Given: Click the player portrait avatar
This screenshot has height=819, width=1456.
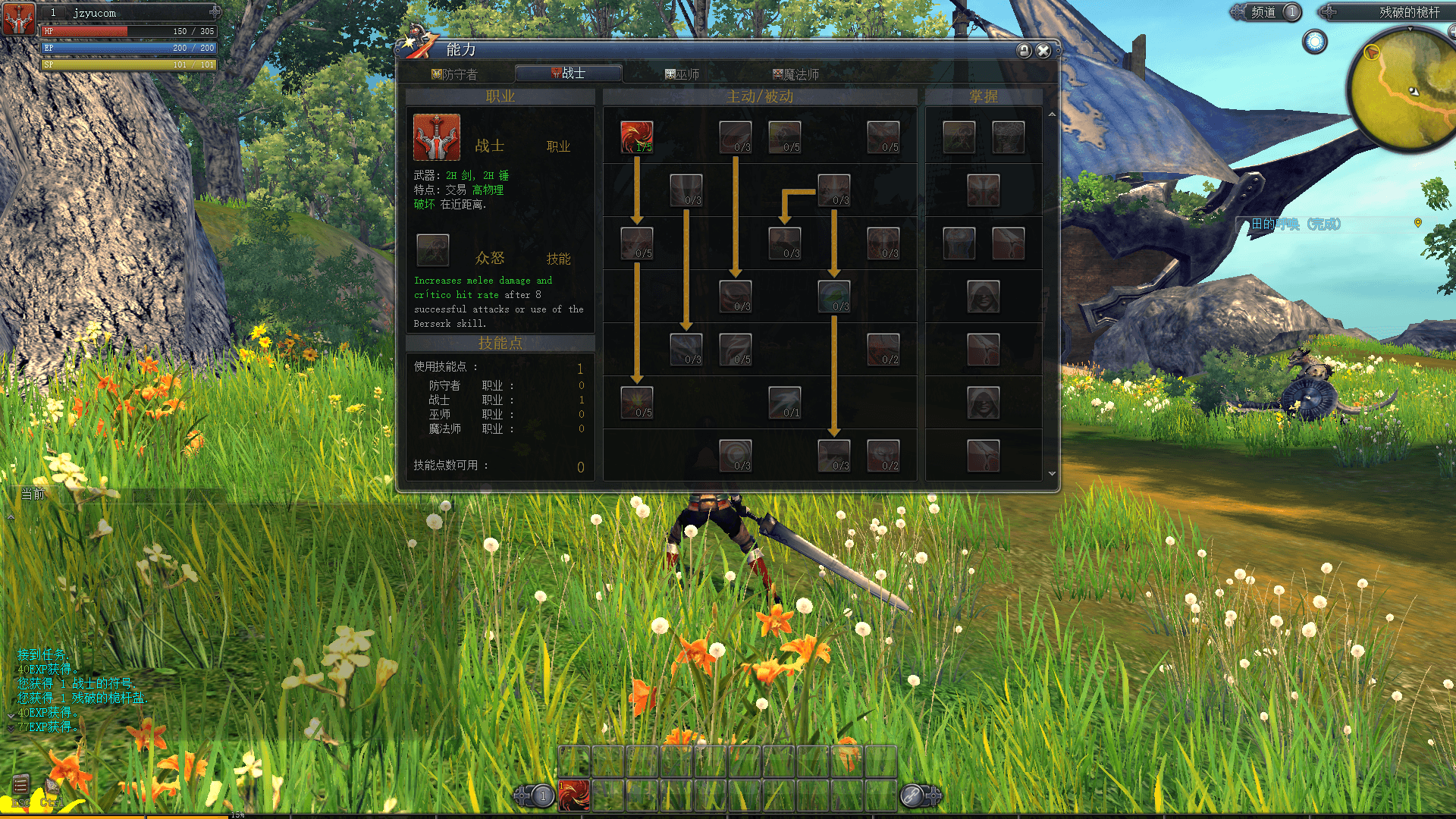Looking at the screenshot, I should [19, 19].
